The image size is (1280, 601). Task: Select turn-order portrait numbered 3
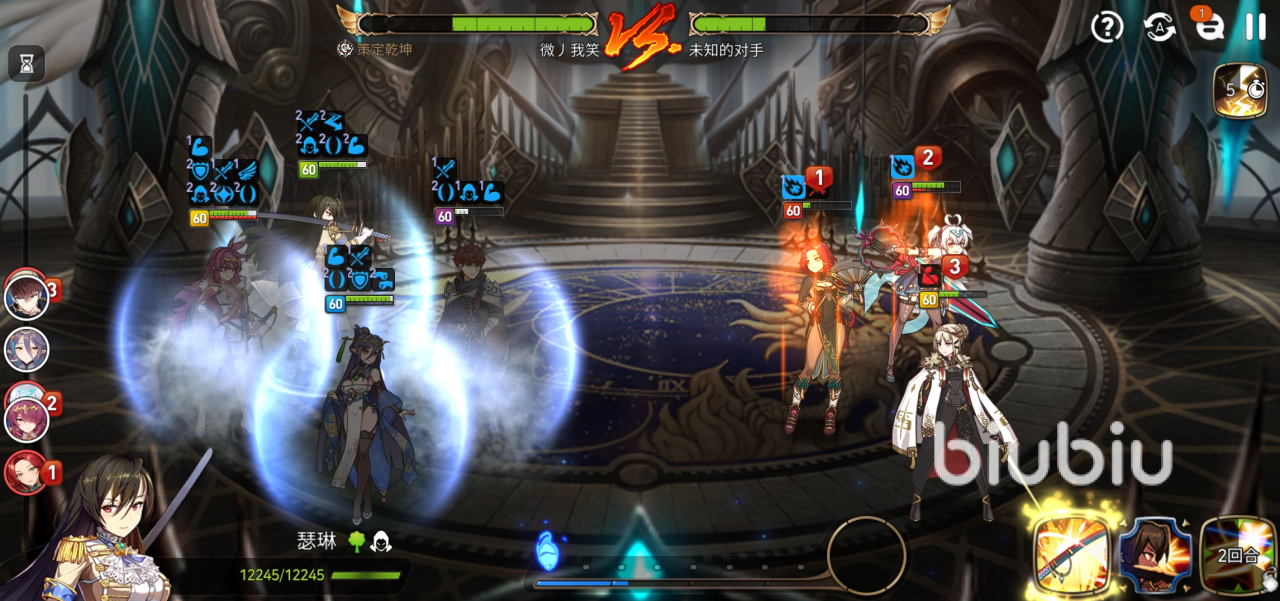pos(27,297)
